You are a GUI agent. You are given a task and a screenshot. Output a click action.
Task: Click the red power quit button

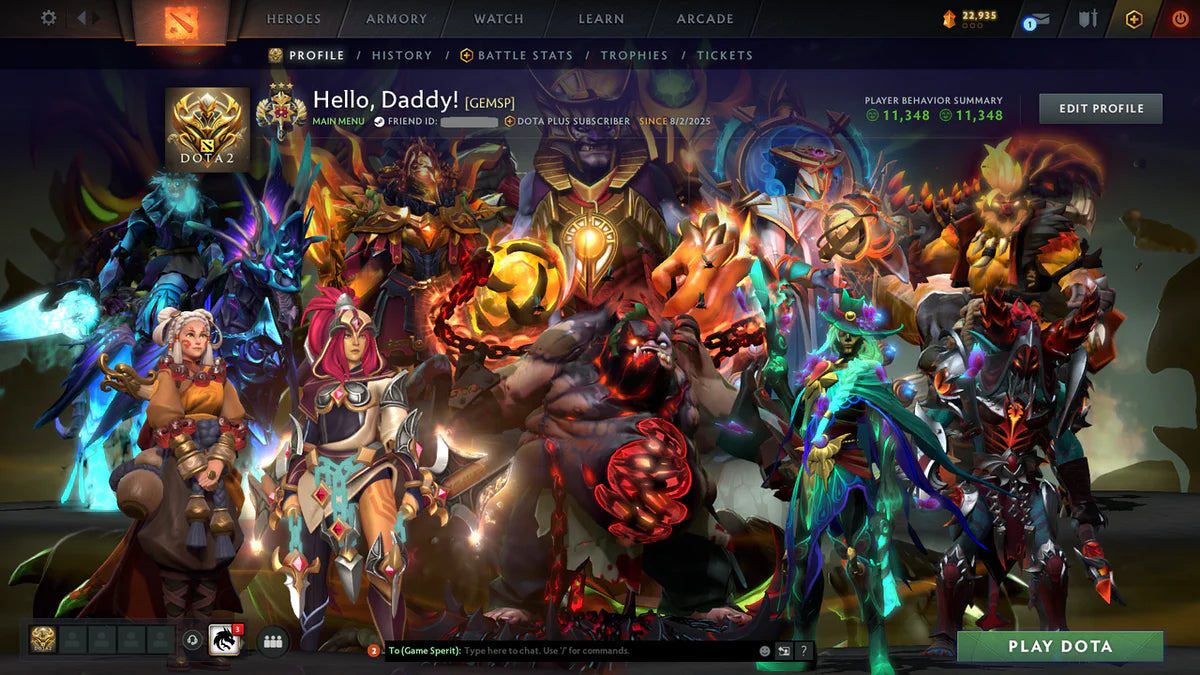click(1179, 19)
